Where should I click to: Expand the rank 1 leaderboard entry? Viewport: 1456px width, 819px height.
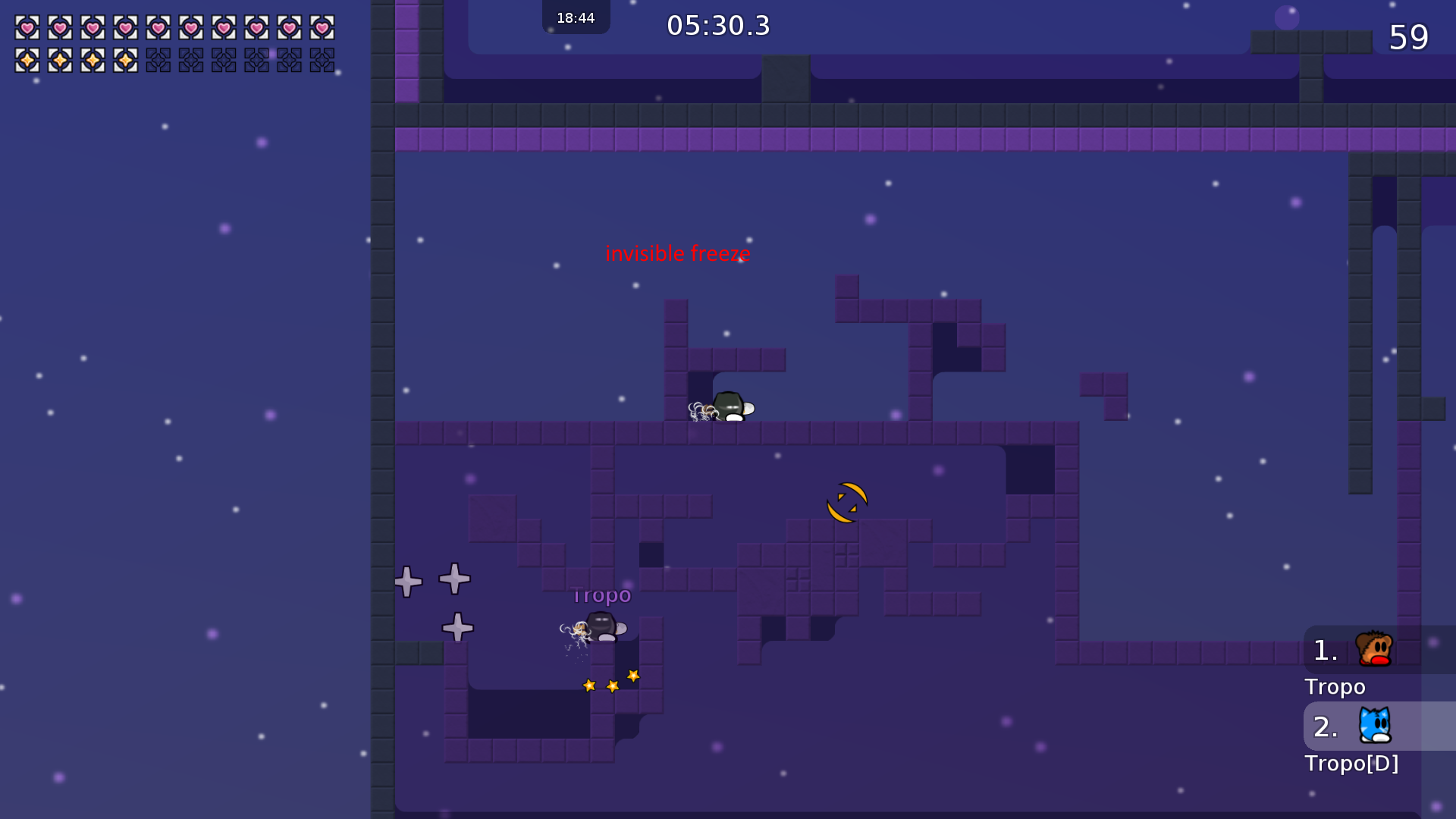click(1323, 648)
